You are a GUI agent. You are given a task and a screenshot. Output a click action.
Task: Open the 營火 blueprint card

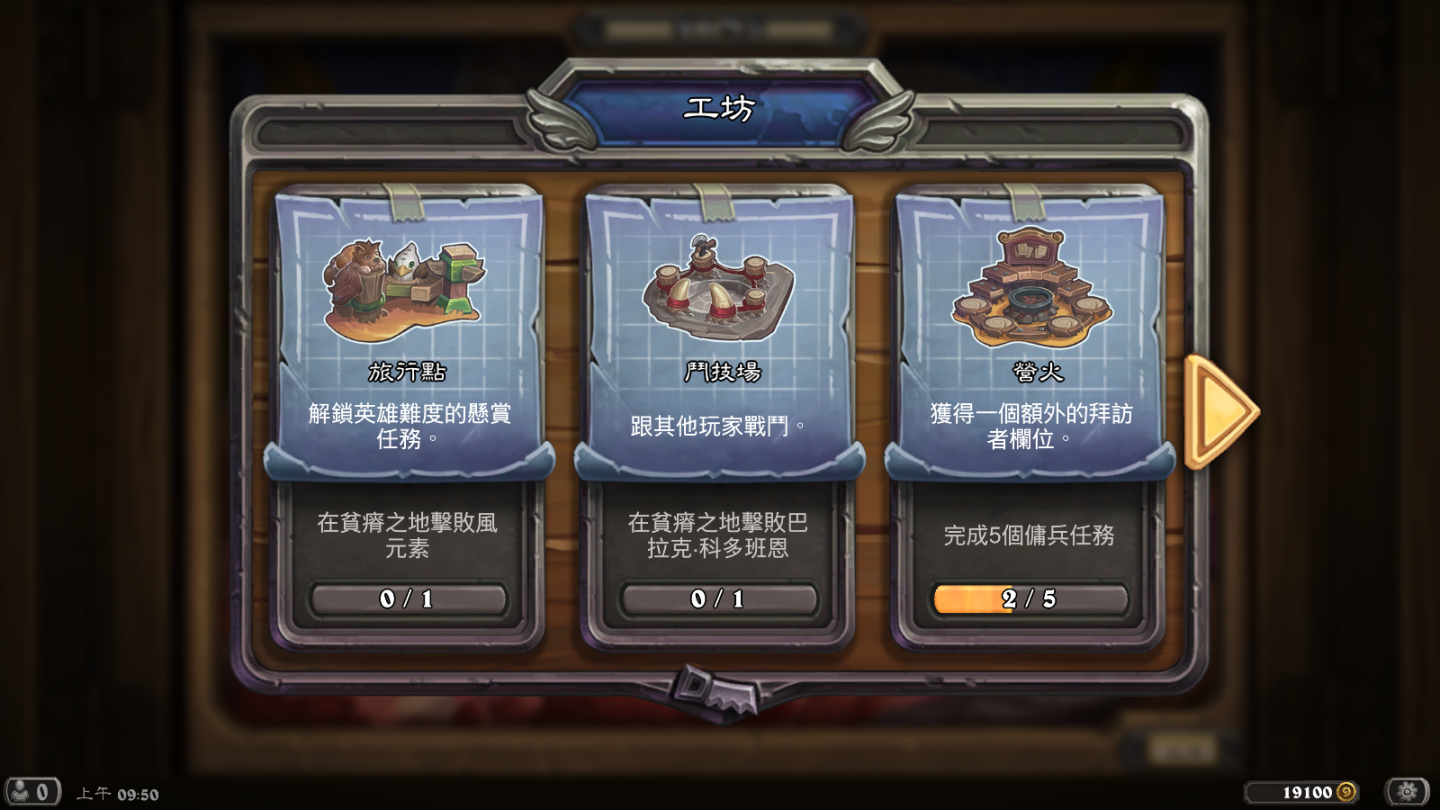(x=1030, y=335)
